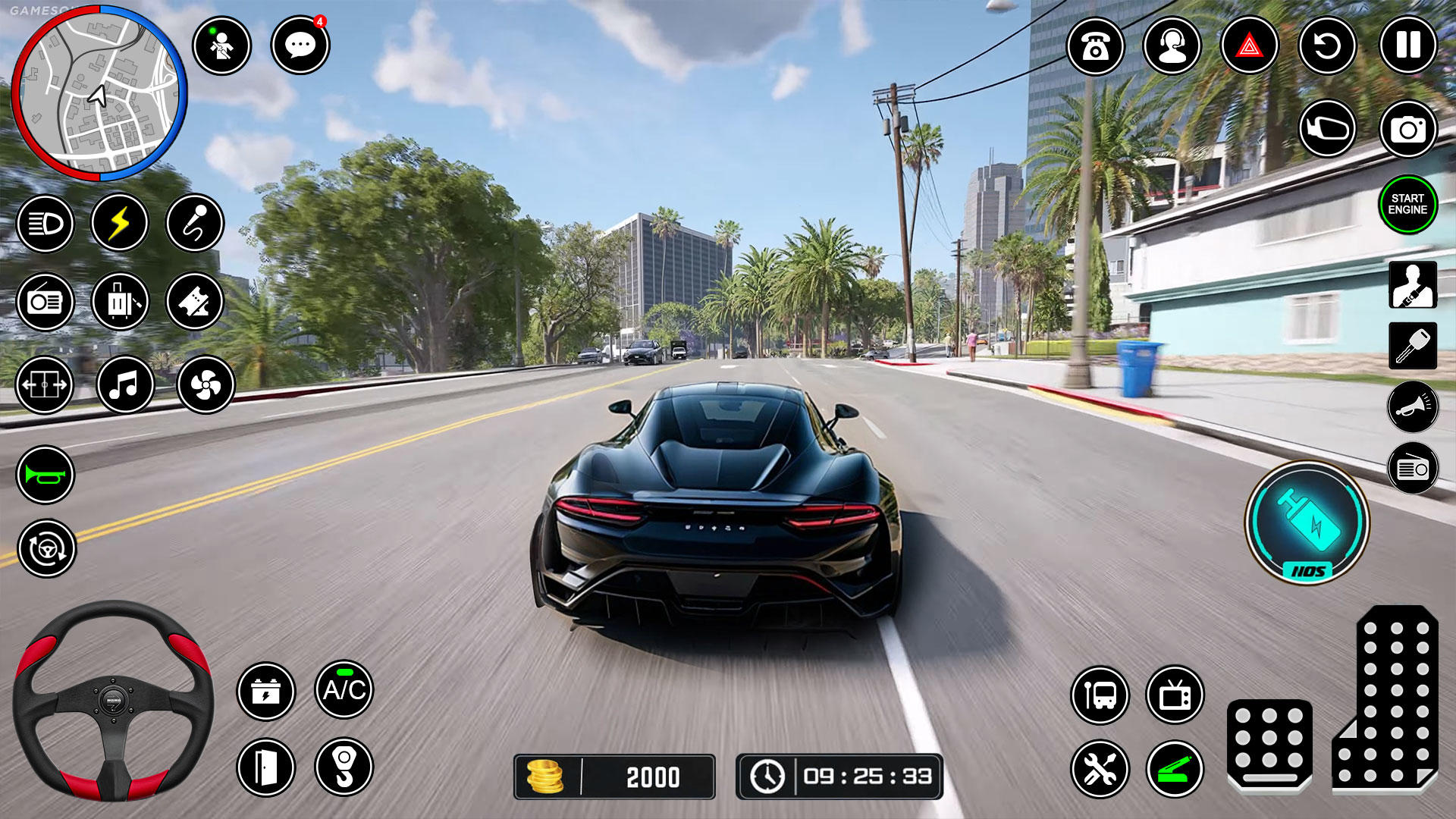Pause the game

point(1407,45)
